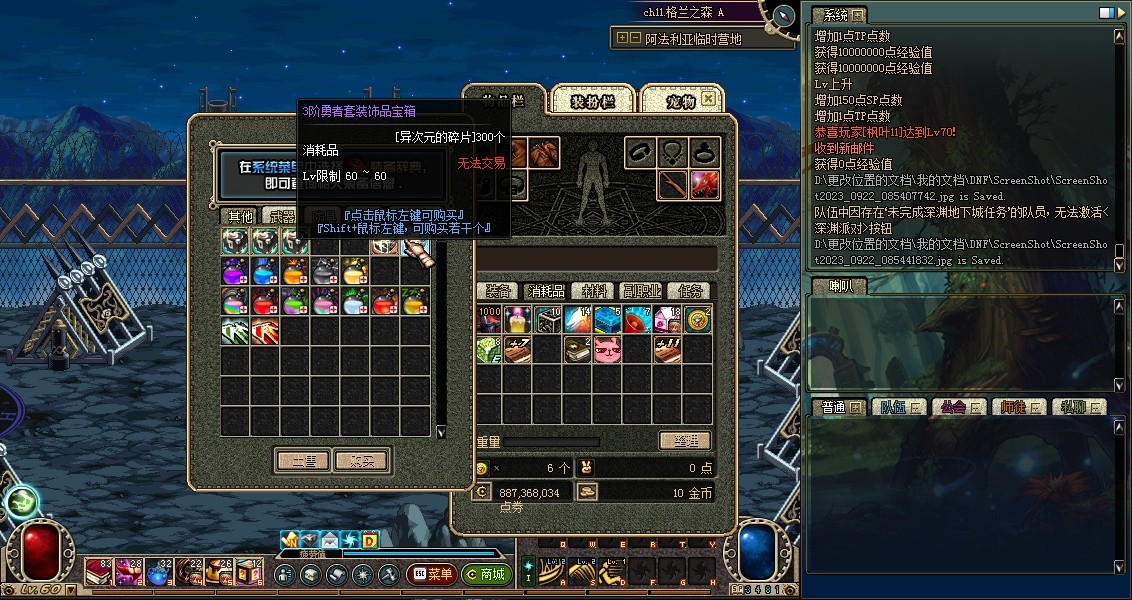The width and height of the screenshot is (1132, 600).
Task: Choose the gold coin item in inventory
Action: (699, 320)
